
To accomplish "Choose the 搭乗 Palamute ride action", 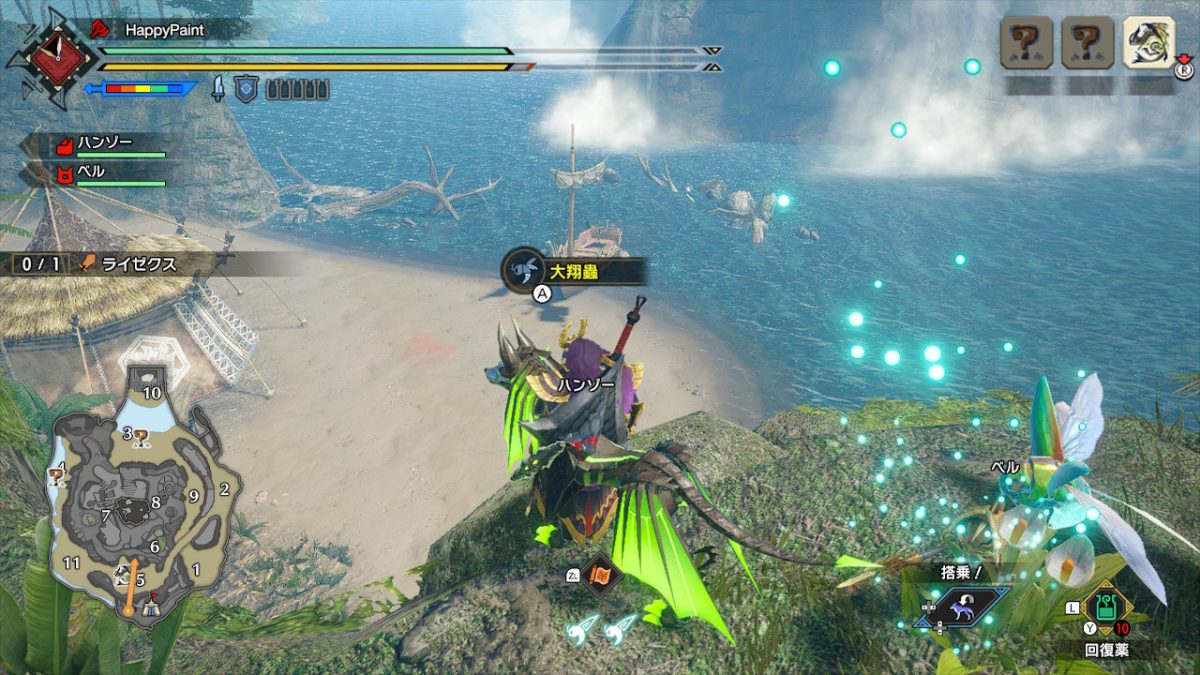I will pos(962,607).
